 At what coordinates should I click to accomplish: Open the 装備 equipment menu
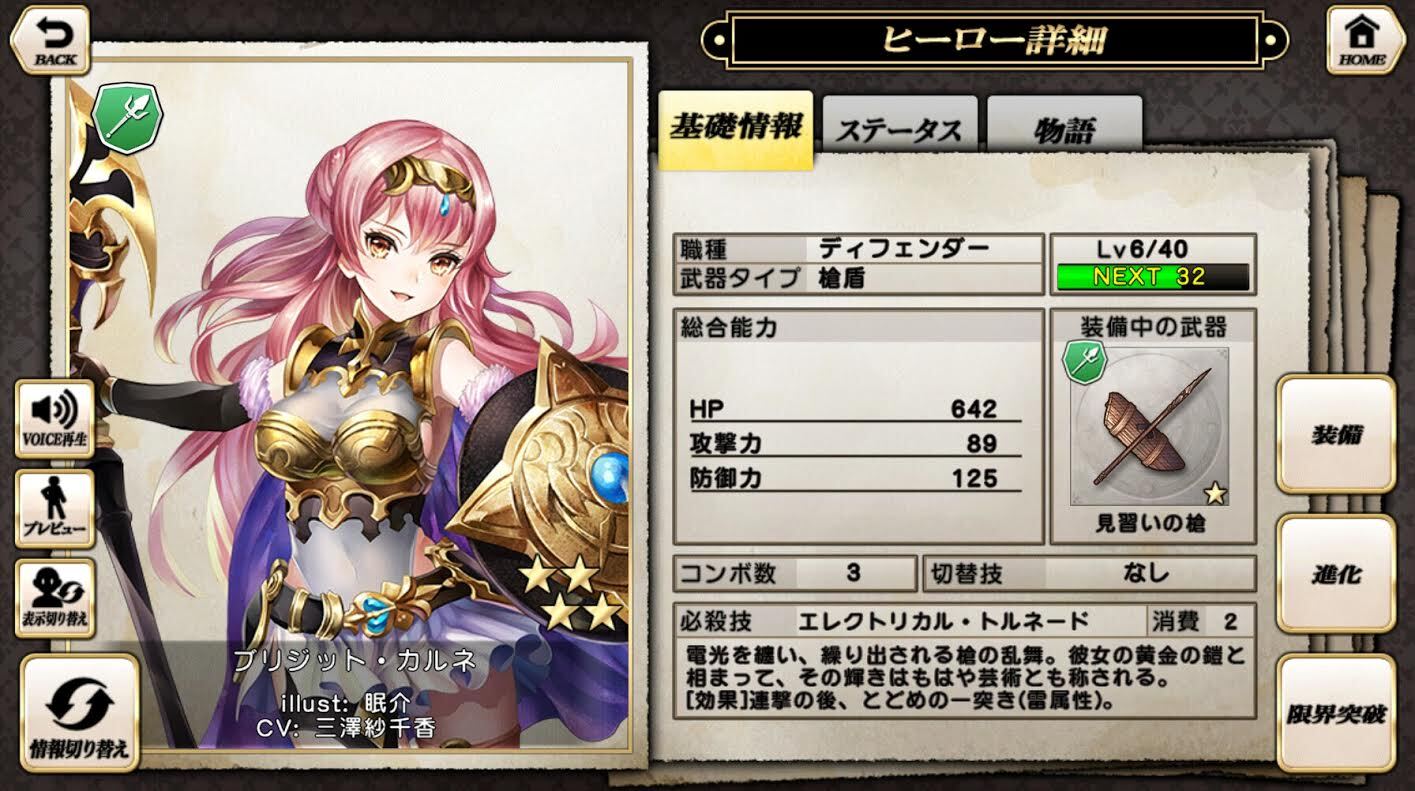[x=1336, y=435]
